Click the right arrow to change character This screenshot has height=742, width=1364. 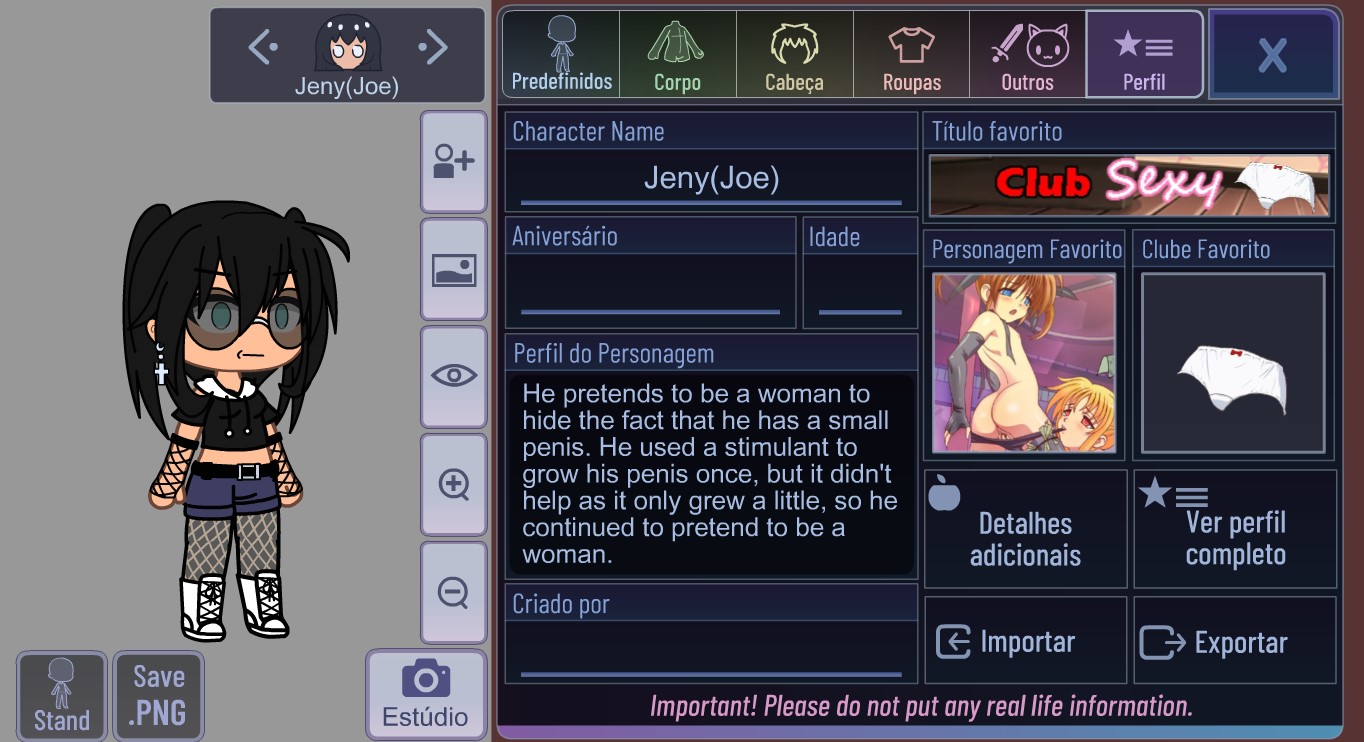tap(433, 46)
